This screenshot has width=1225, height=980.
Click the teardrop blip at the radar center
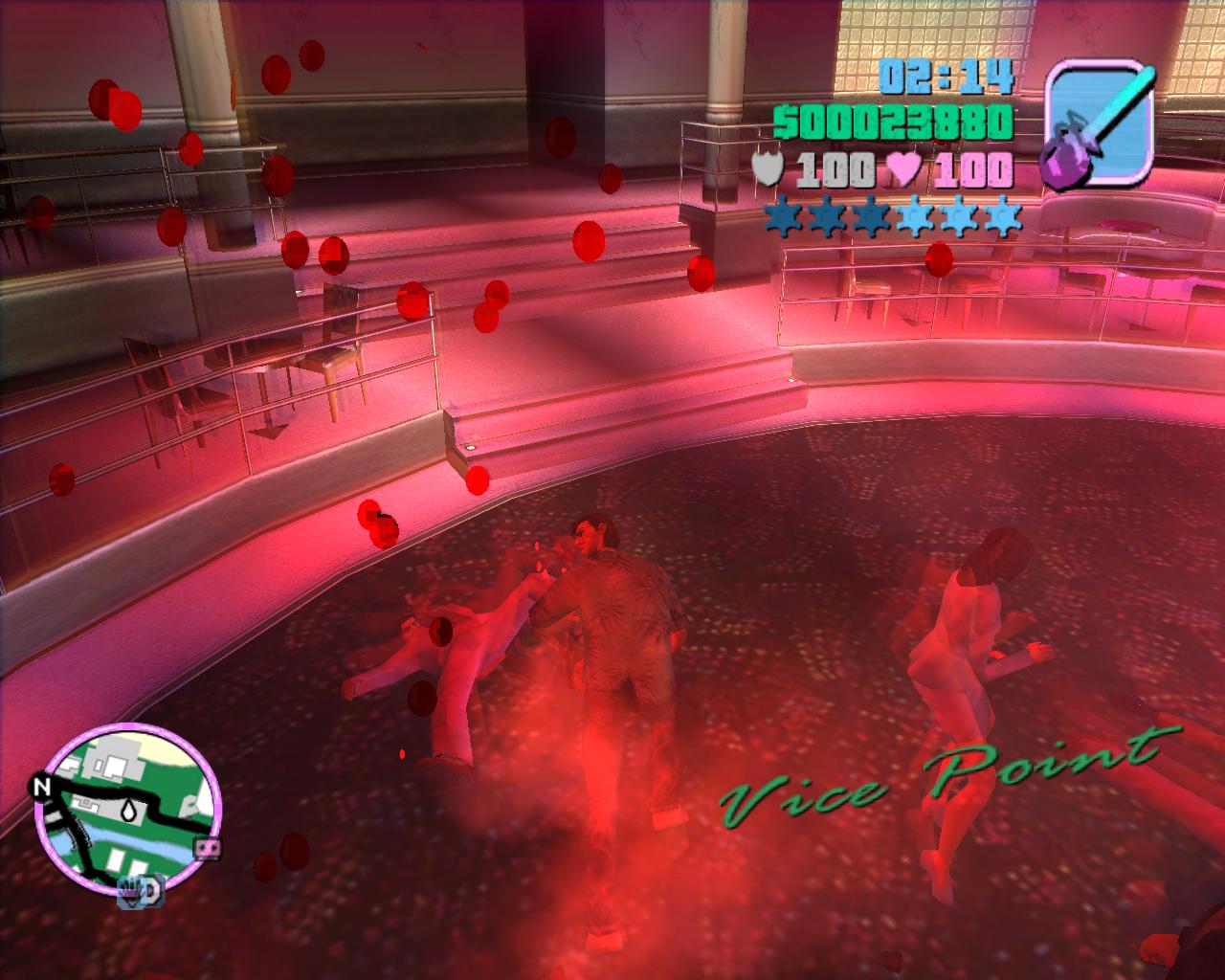[x=129, y=811]
